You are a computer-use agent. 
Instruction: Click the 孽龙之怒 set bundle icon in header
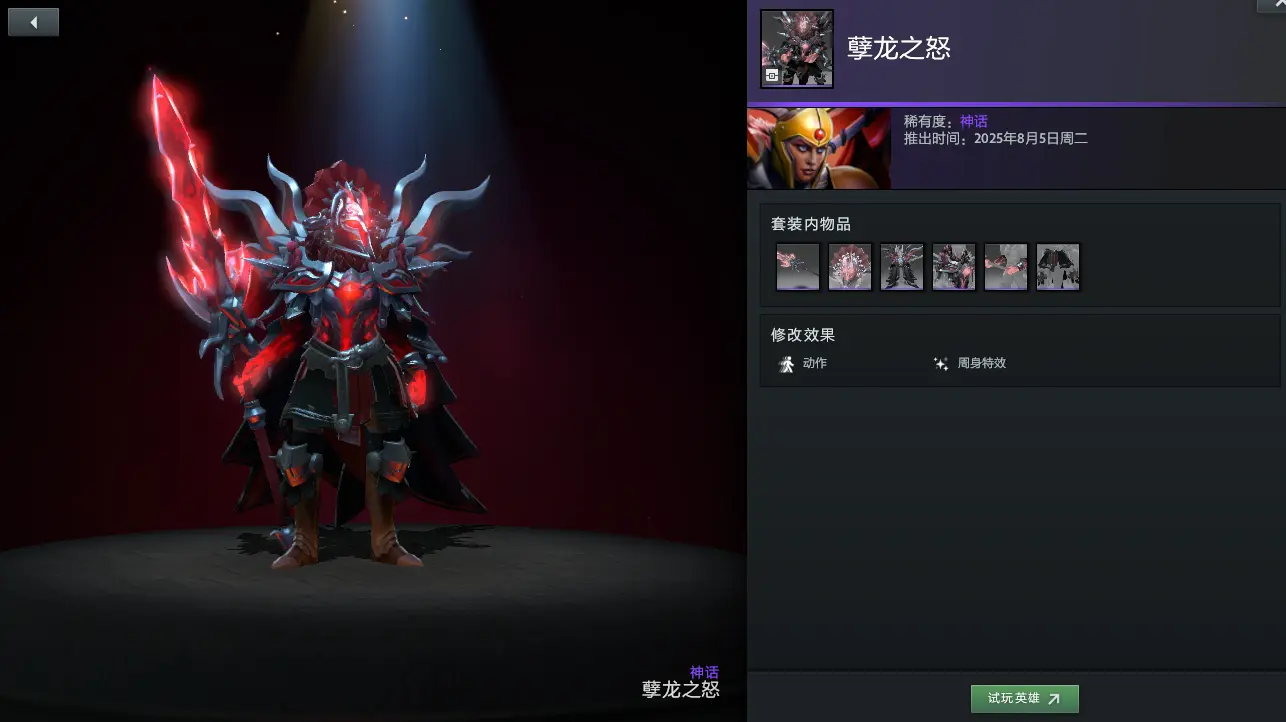point(797,47)
